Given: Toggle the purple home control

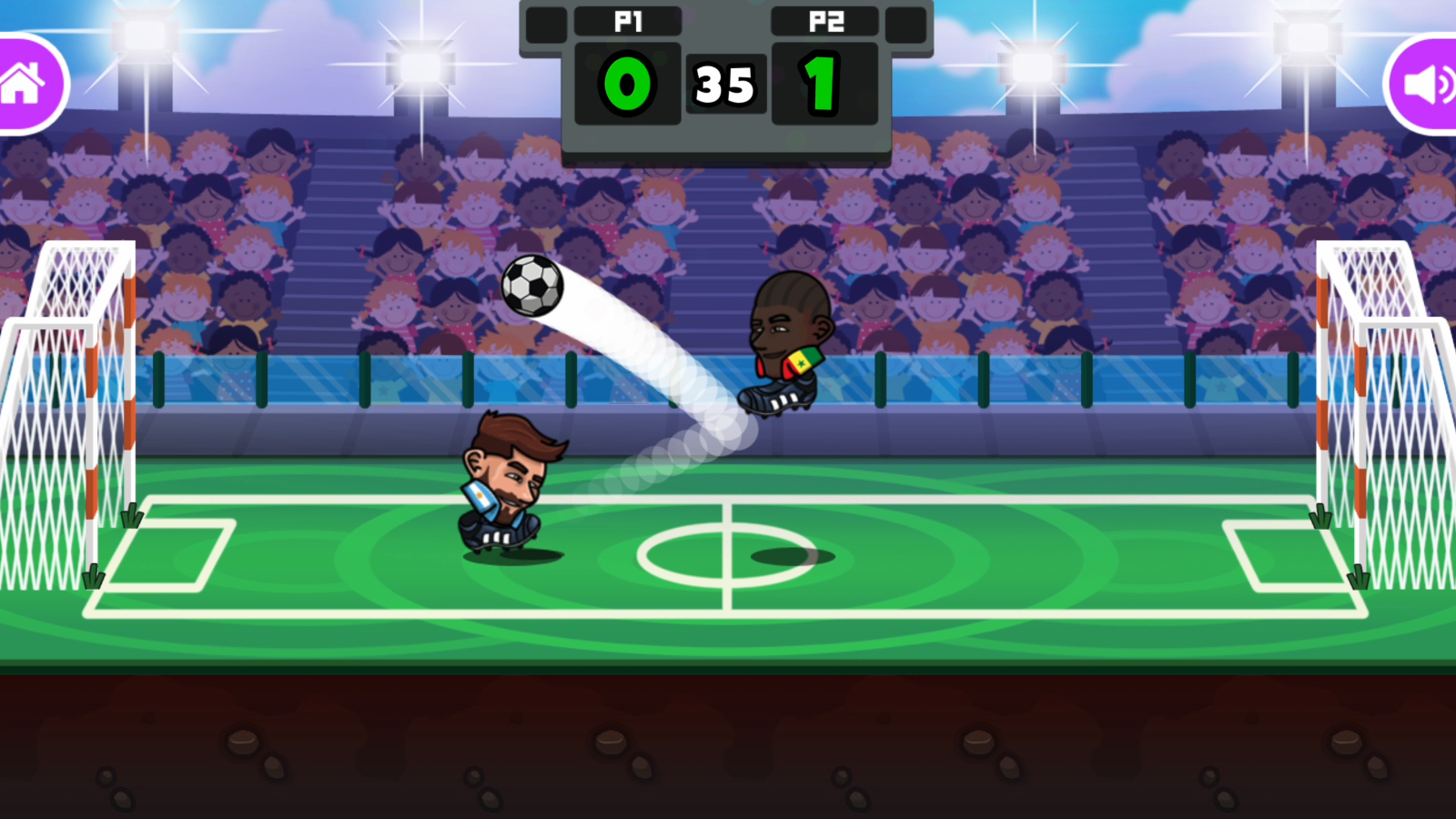Looking at the screenshot, I should coord(23,82).
